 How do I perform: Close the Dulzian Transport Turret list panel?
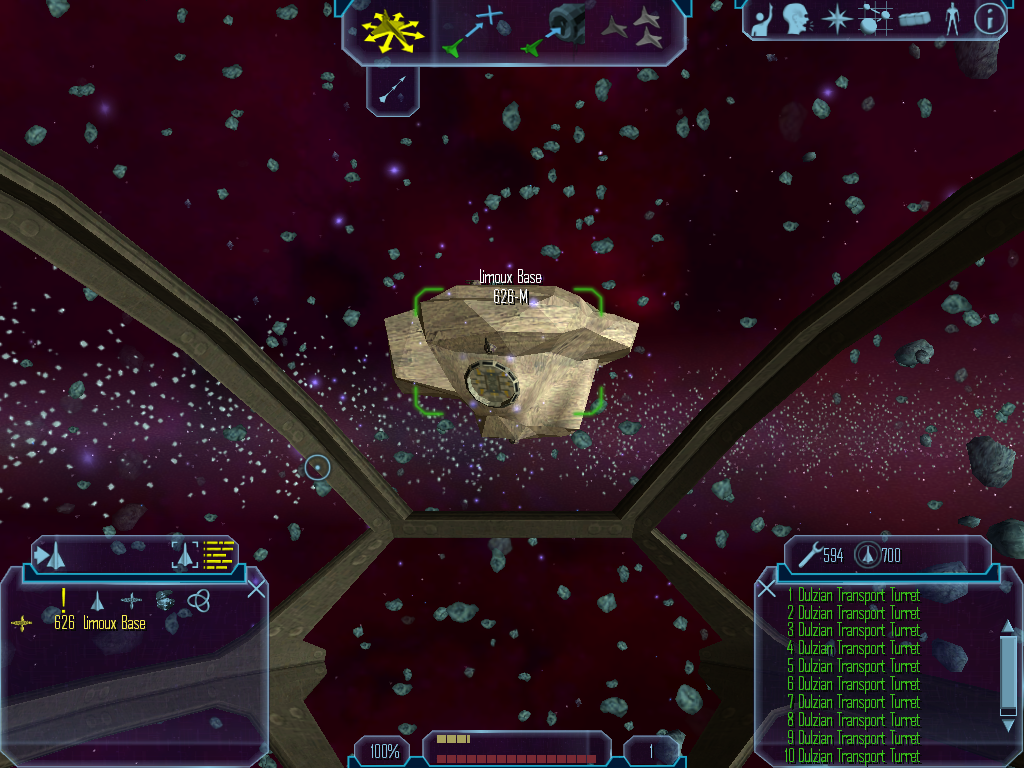click(767, 589)
